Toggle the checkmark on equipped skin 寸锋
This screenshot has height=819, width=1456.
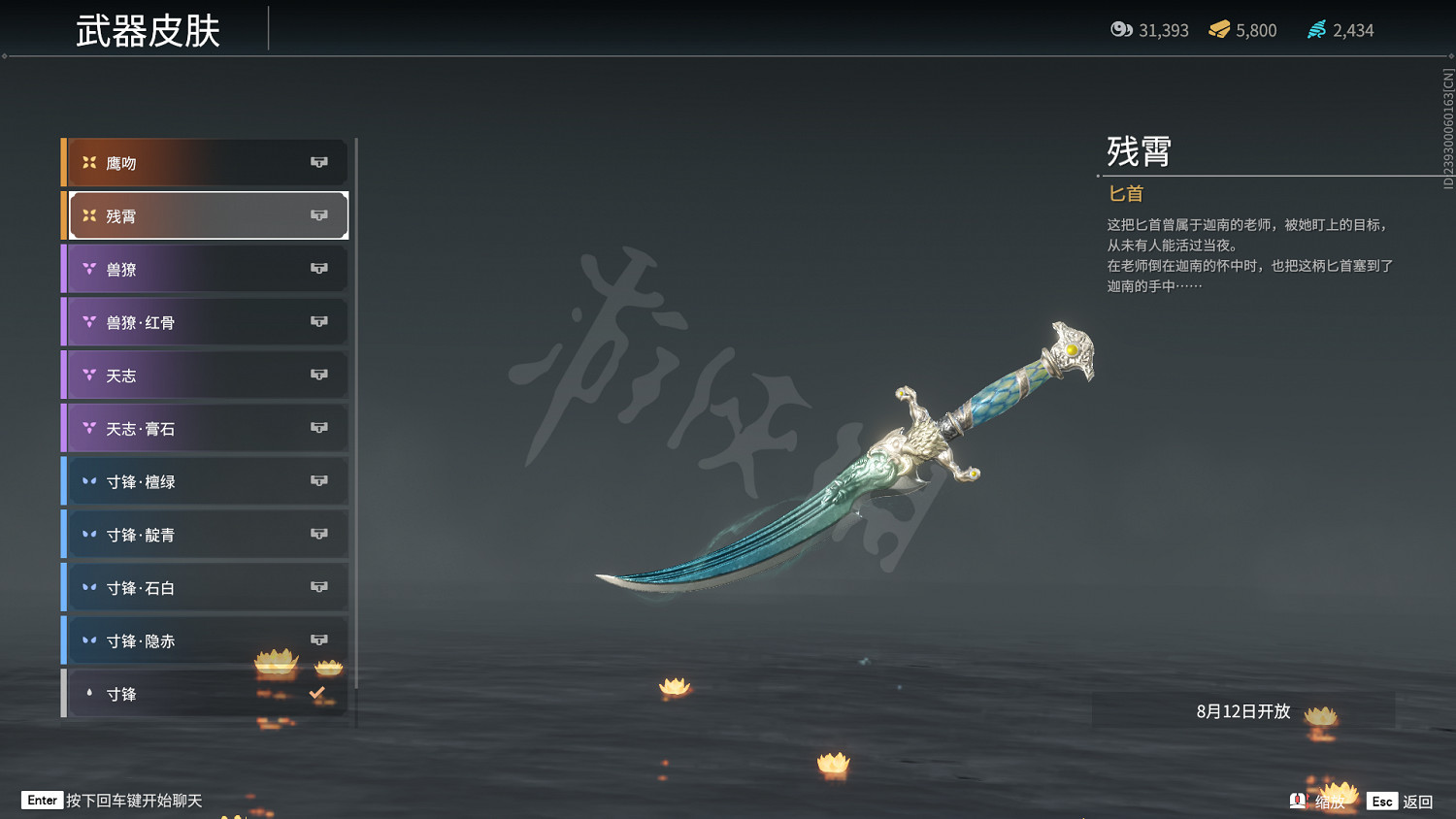coord(315,693)
